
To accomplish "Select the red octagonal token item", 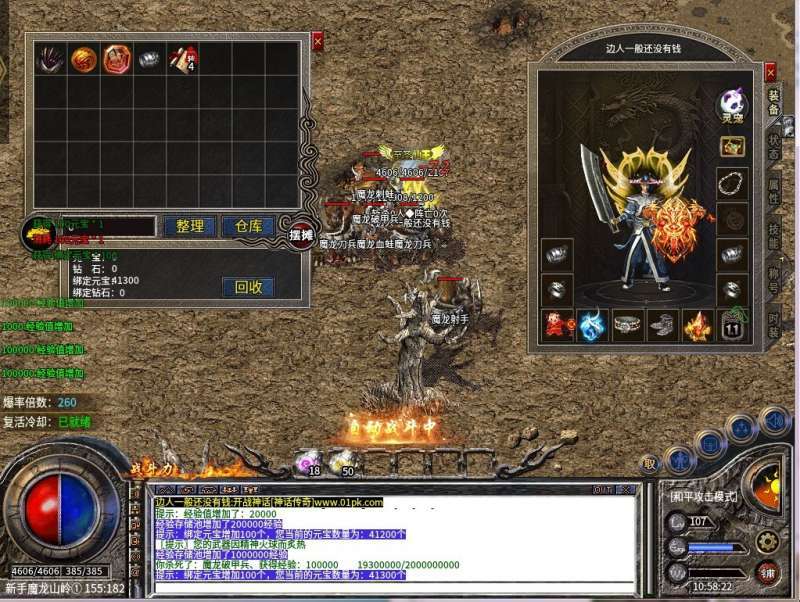I will 117,59.
